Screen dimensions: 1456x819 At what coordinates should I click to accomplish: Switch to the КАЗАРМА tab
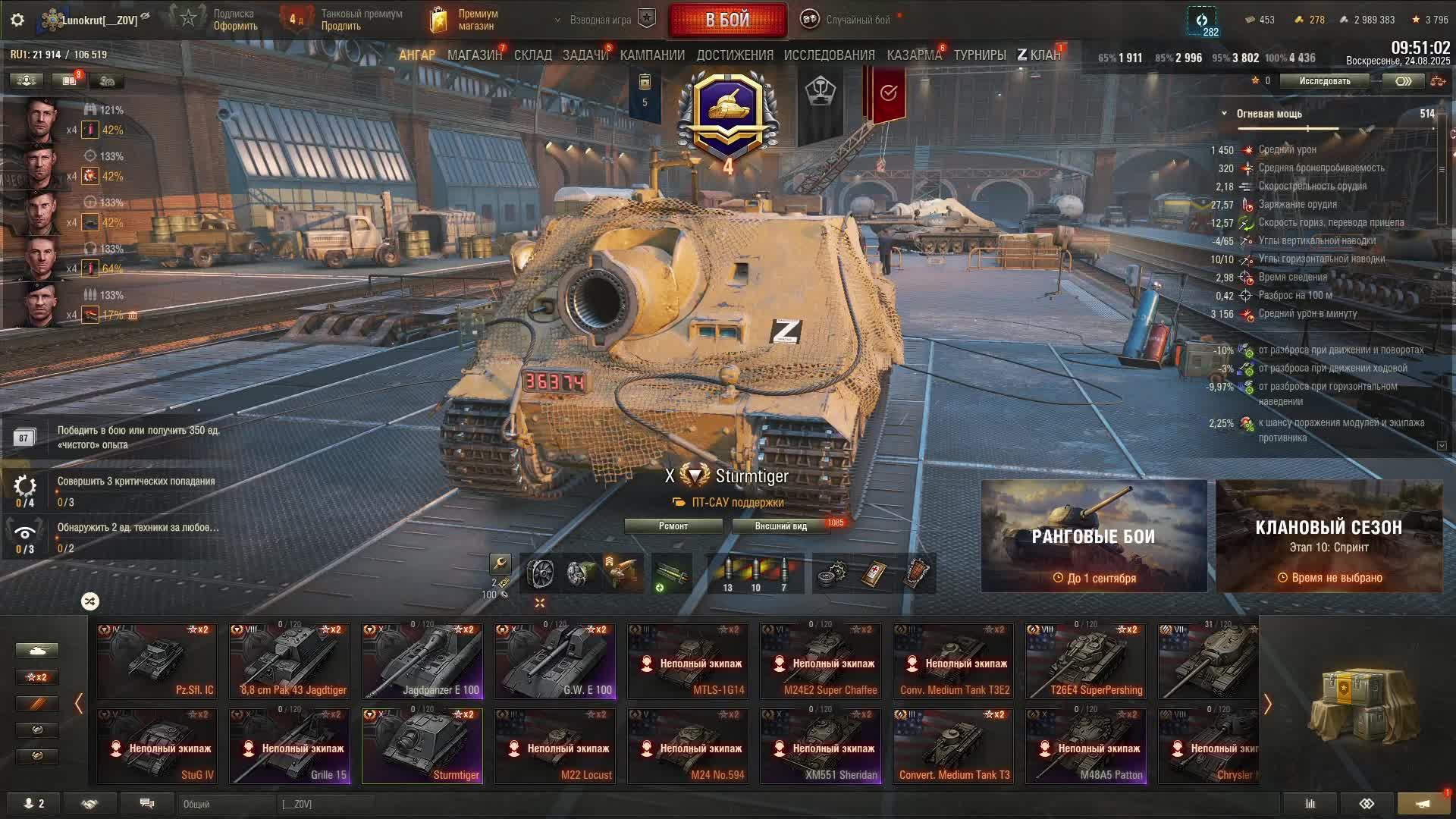[x=914, y=55]
